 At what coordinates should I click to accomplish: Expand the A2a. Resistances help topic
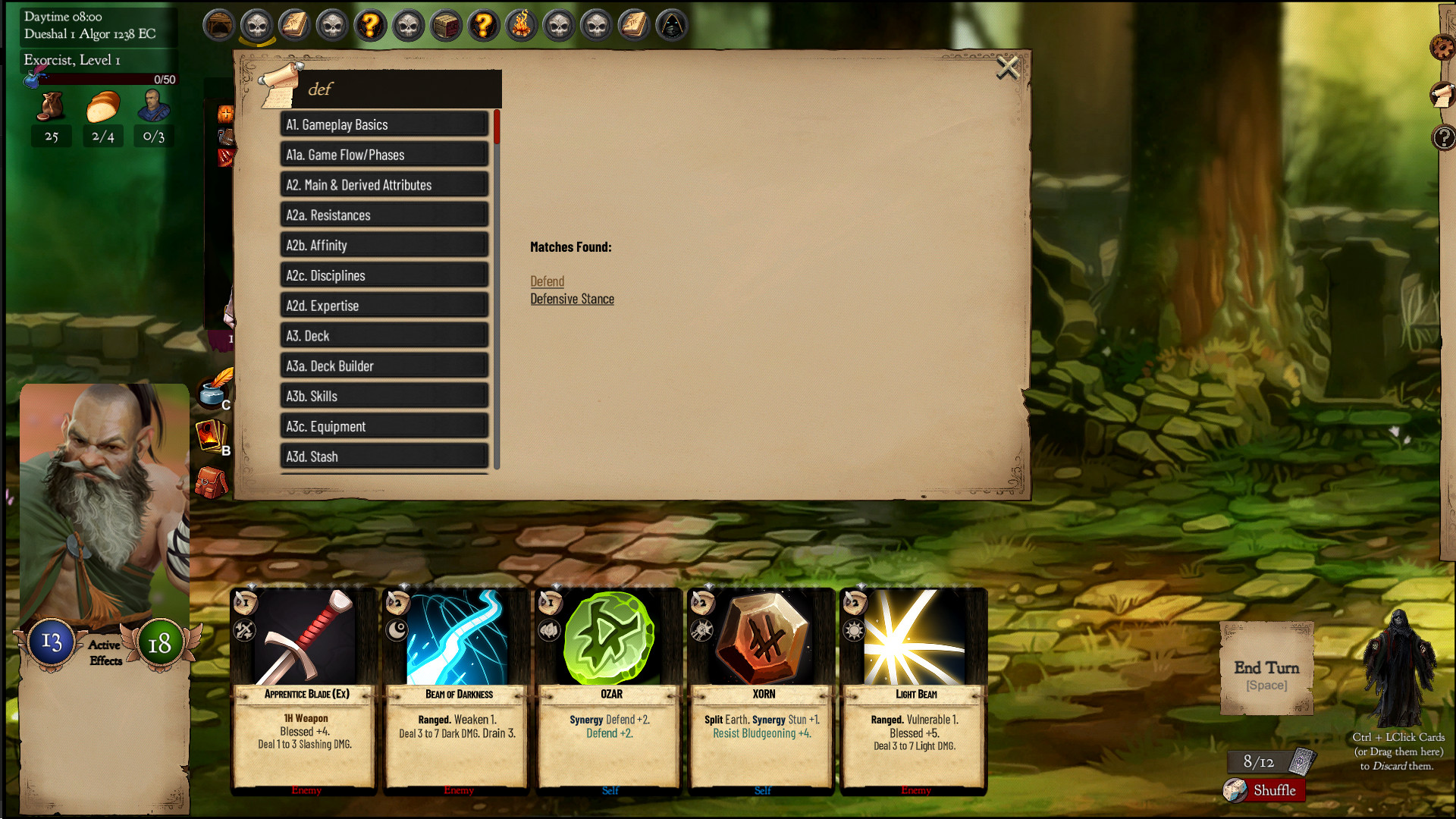(384, 215)
